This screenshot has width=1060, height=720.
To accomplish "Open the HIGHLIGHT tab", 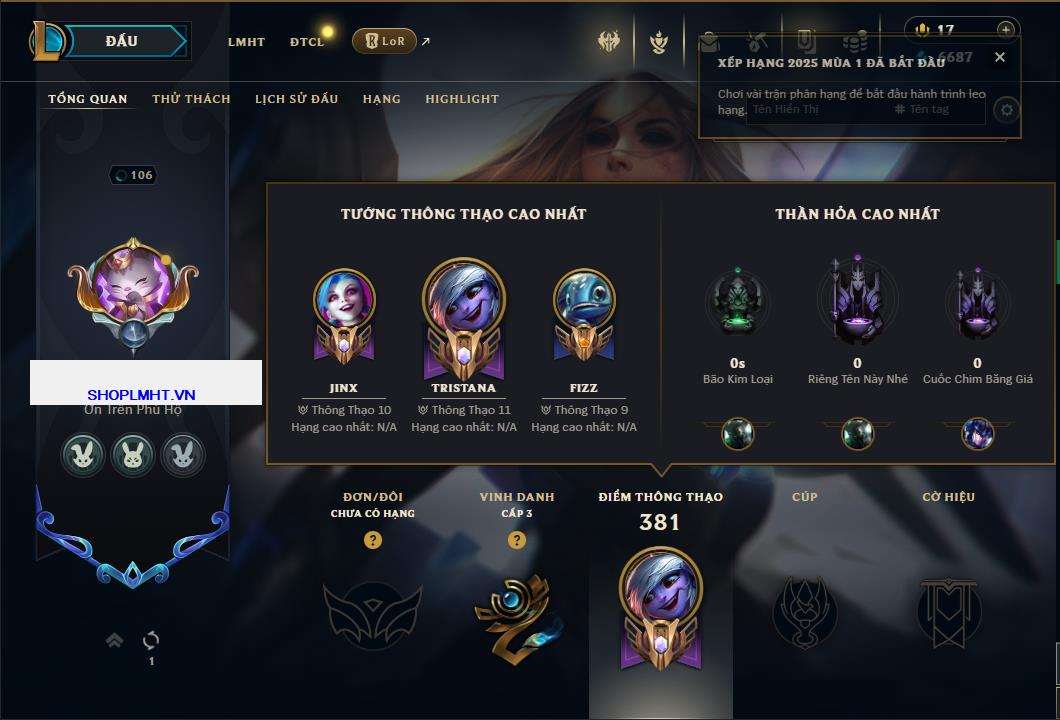I will (462, 99).
